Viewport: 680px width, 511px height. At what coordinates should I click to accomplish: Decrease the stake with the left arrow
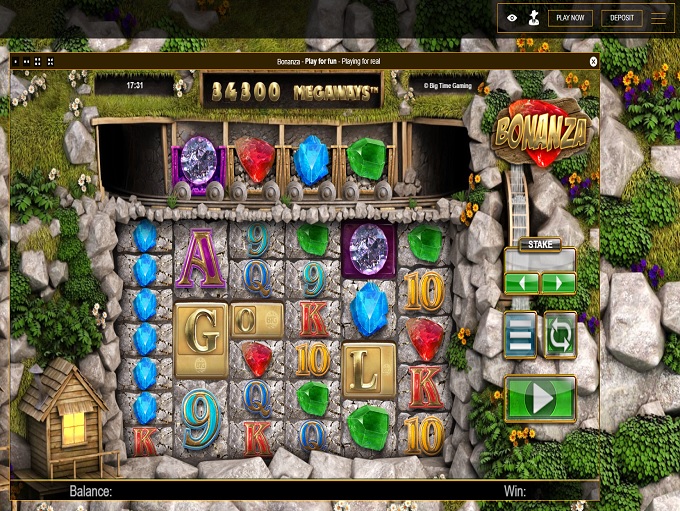point(521,283)
